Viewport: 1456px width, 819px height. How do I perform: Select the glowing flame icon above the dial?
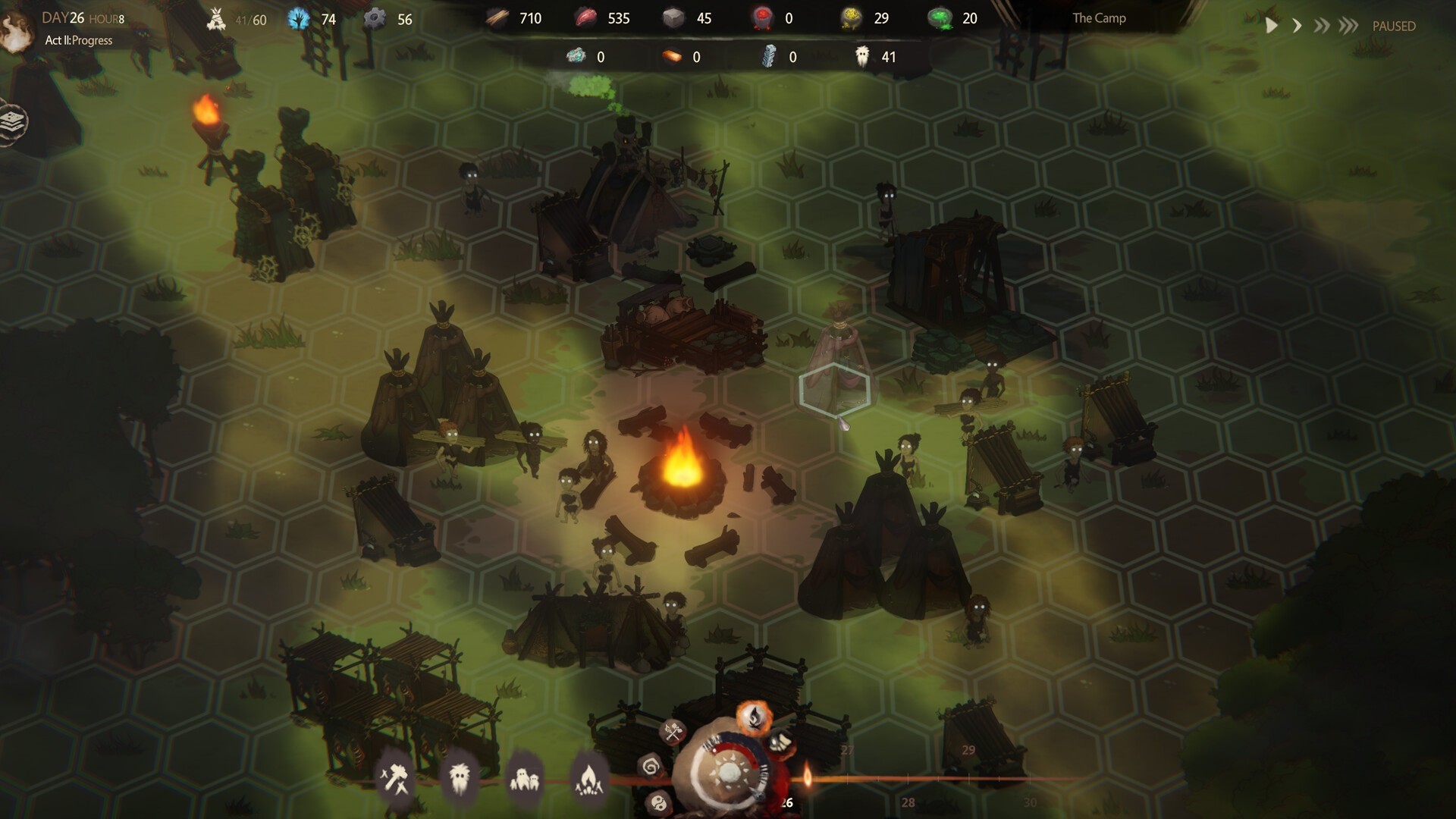tap(755, 716)
